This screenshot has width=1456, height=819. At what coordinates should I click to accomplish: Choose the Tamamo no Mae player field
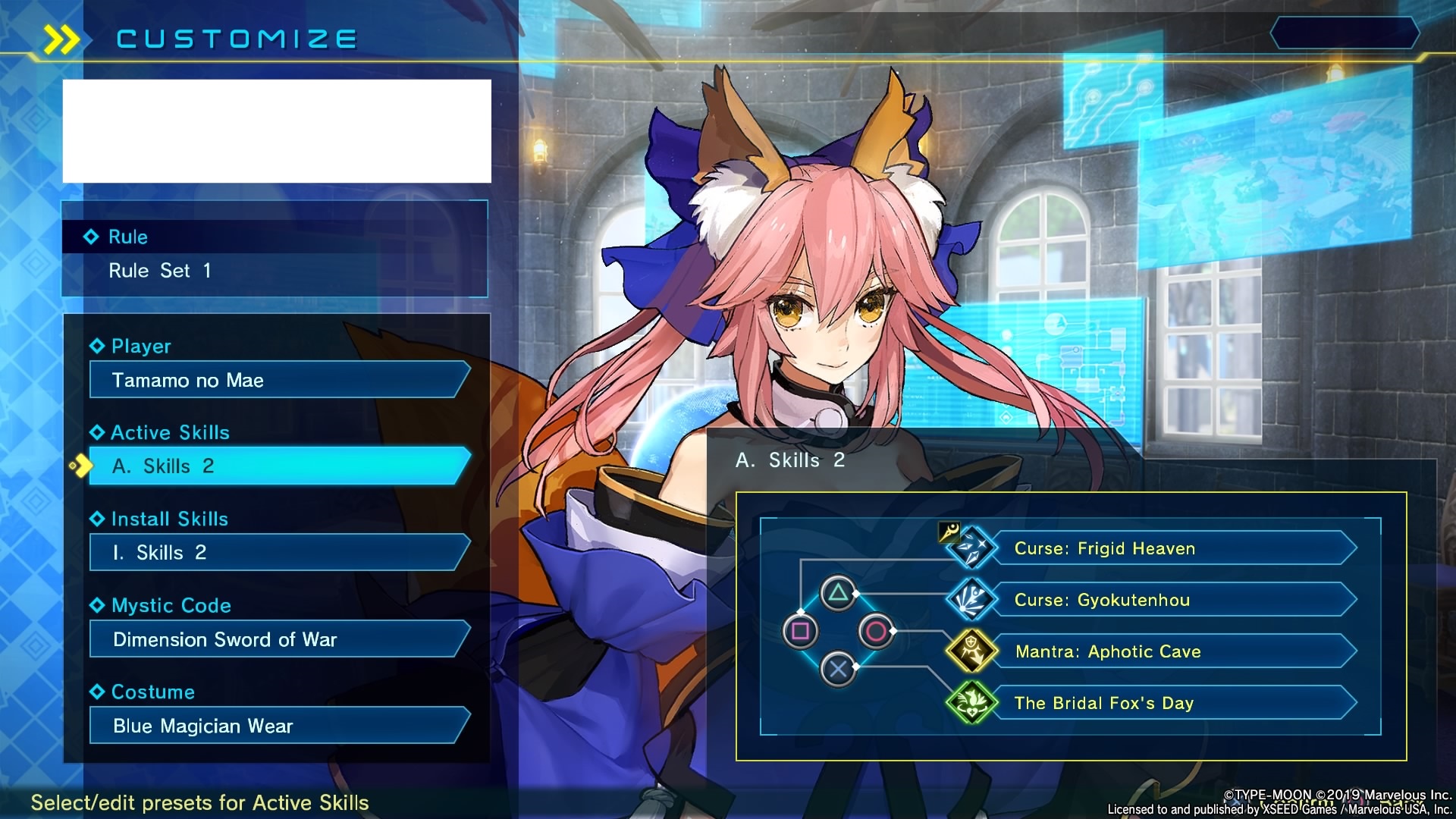[279, 380]
